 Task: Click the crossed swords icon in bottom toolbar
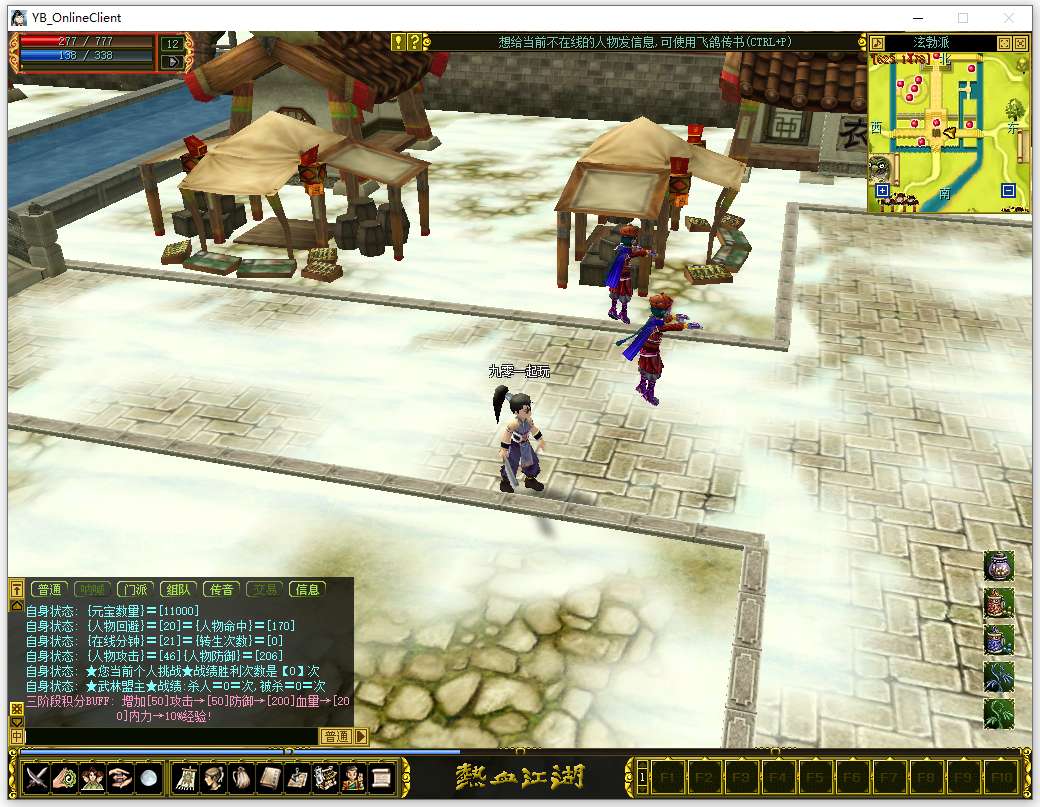[37, 777]
